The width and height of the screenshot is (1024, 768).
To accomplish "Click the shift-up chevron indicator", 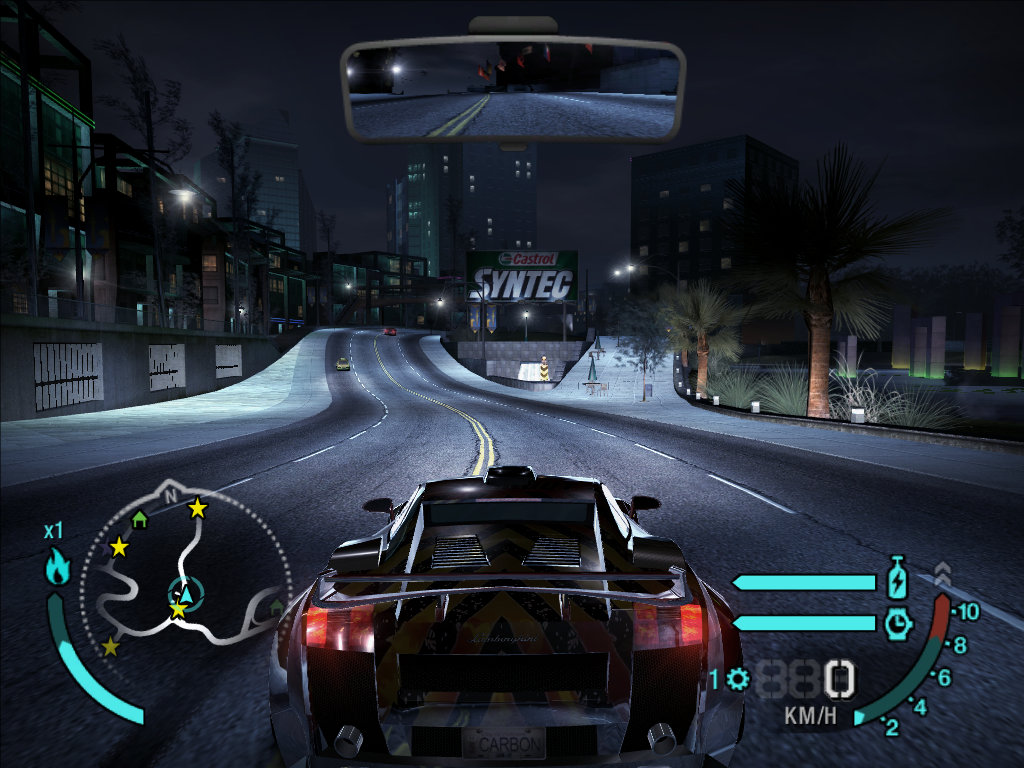I will coord(941,573).
